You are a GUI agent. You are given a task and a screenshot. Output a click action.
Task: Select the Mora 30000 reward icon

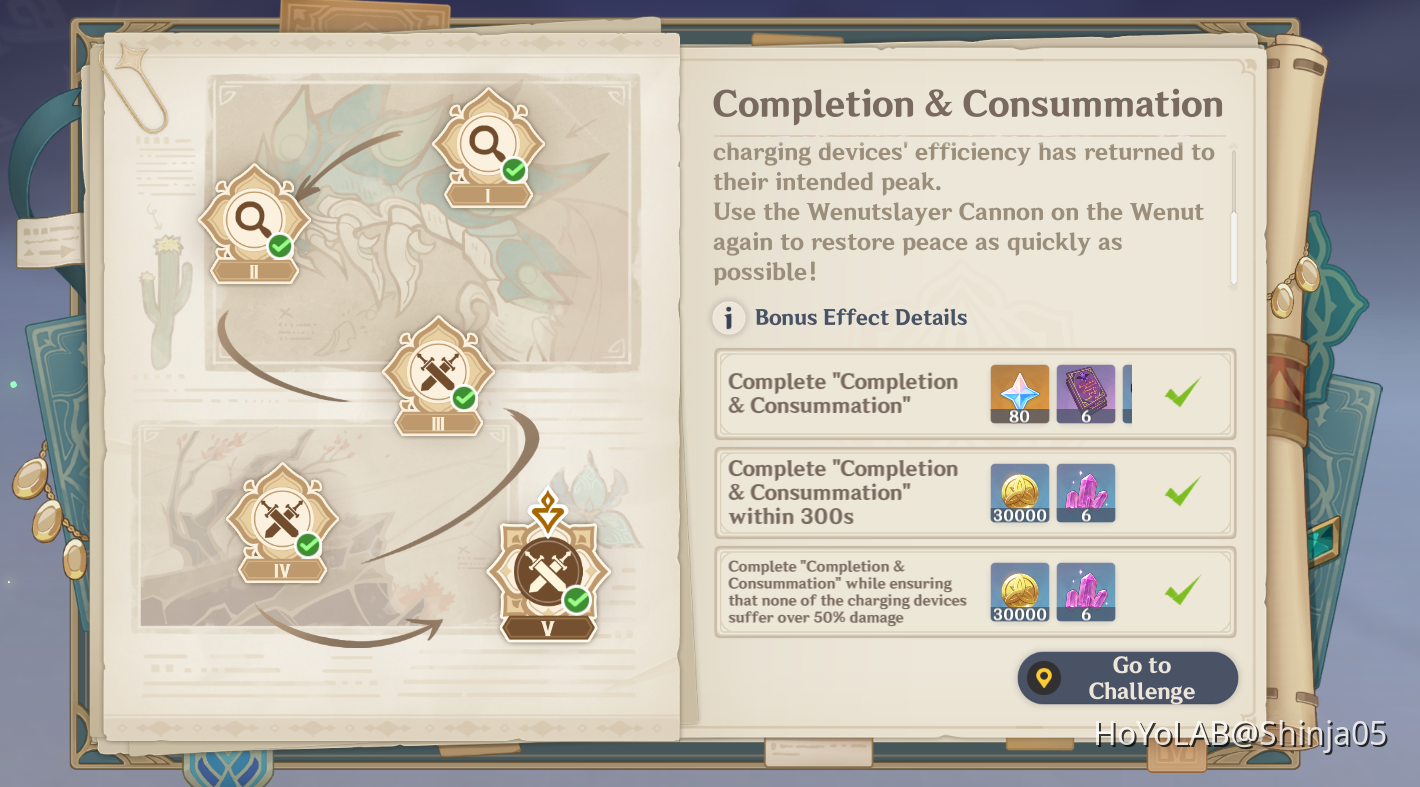coord(1019,493)
